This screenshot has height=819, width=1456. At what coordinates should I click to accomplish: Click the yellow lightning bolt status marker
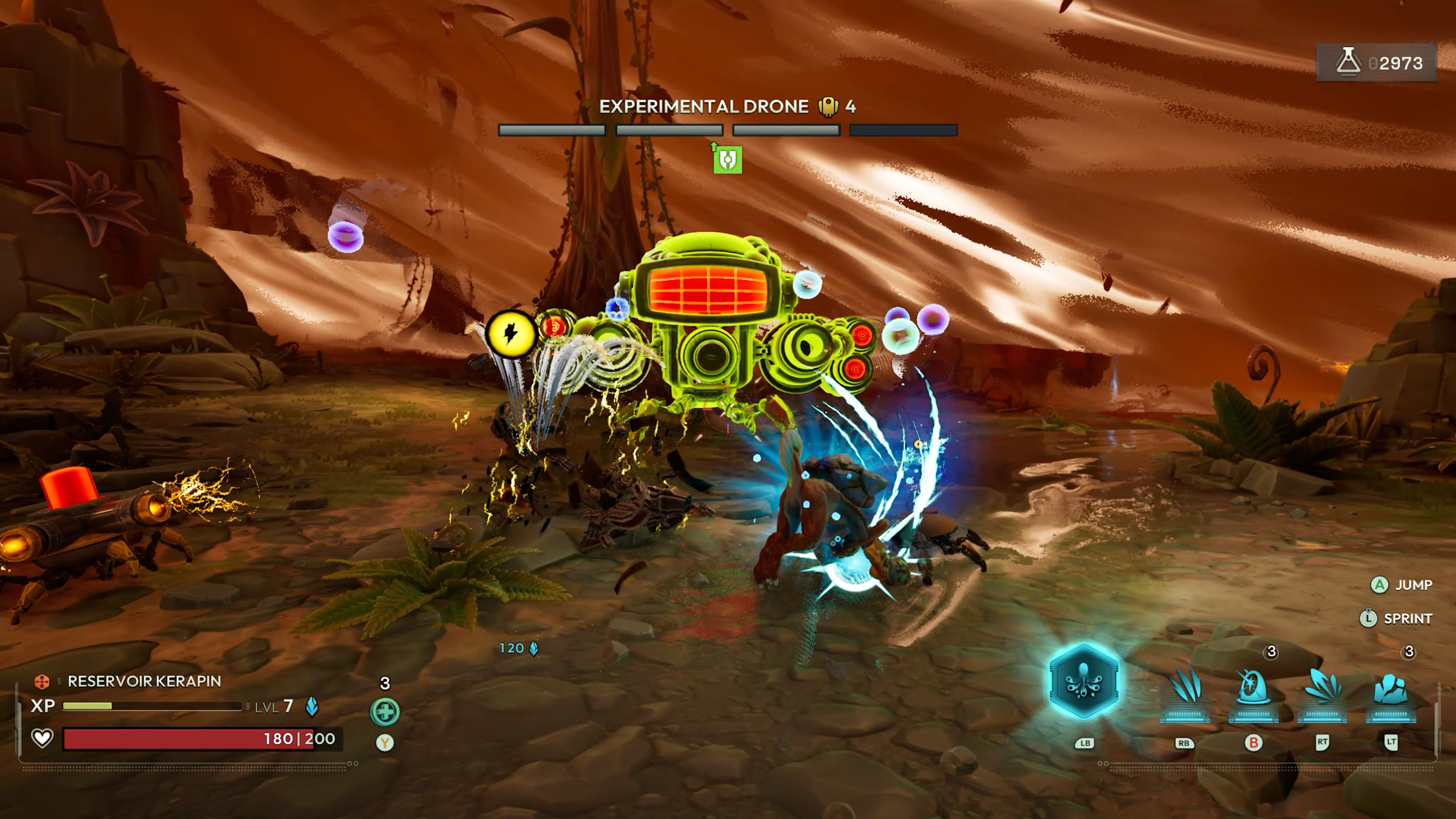tap(510, 334)
